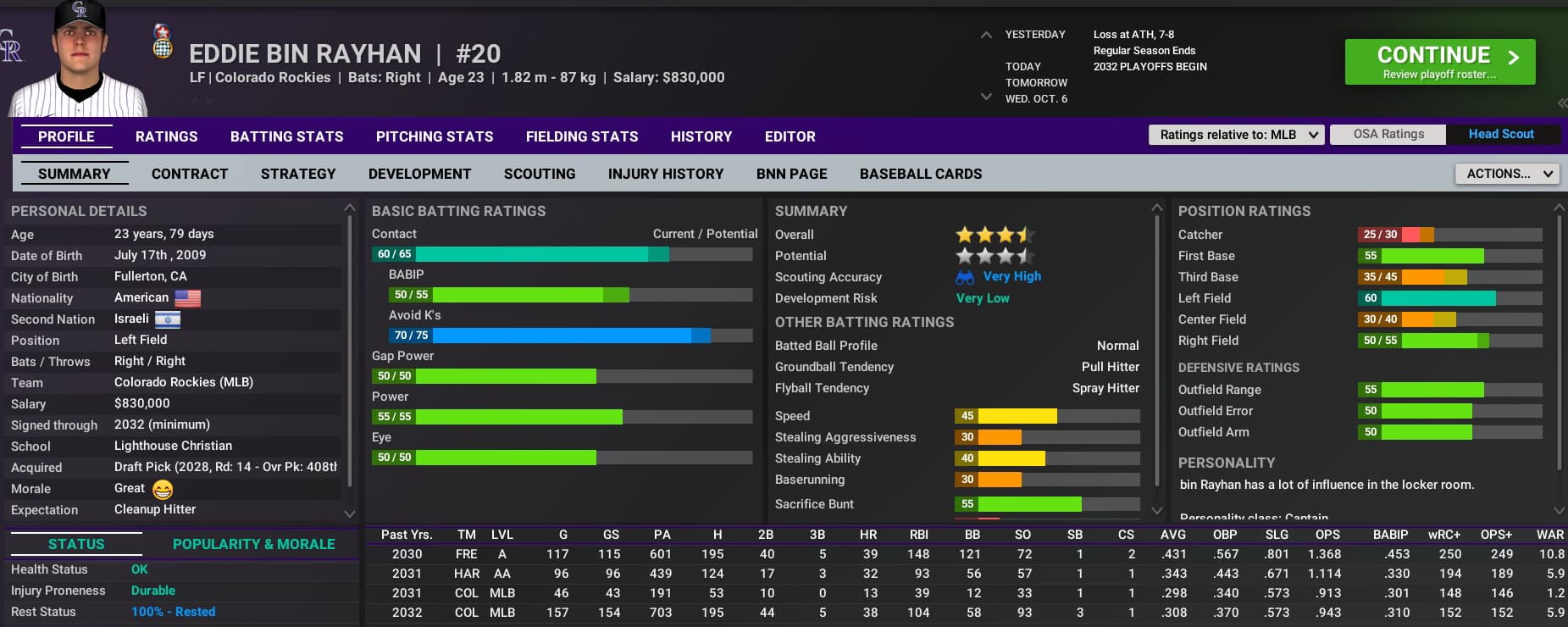Show the Pitching Stats tab
Image resolution: width=1568 pixels, height=627 pixels.
pos(434,136)
